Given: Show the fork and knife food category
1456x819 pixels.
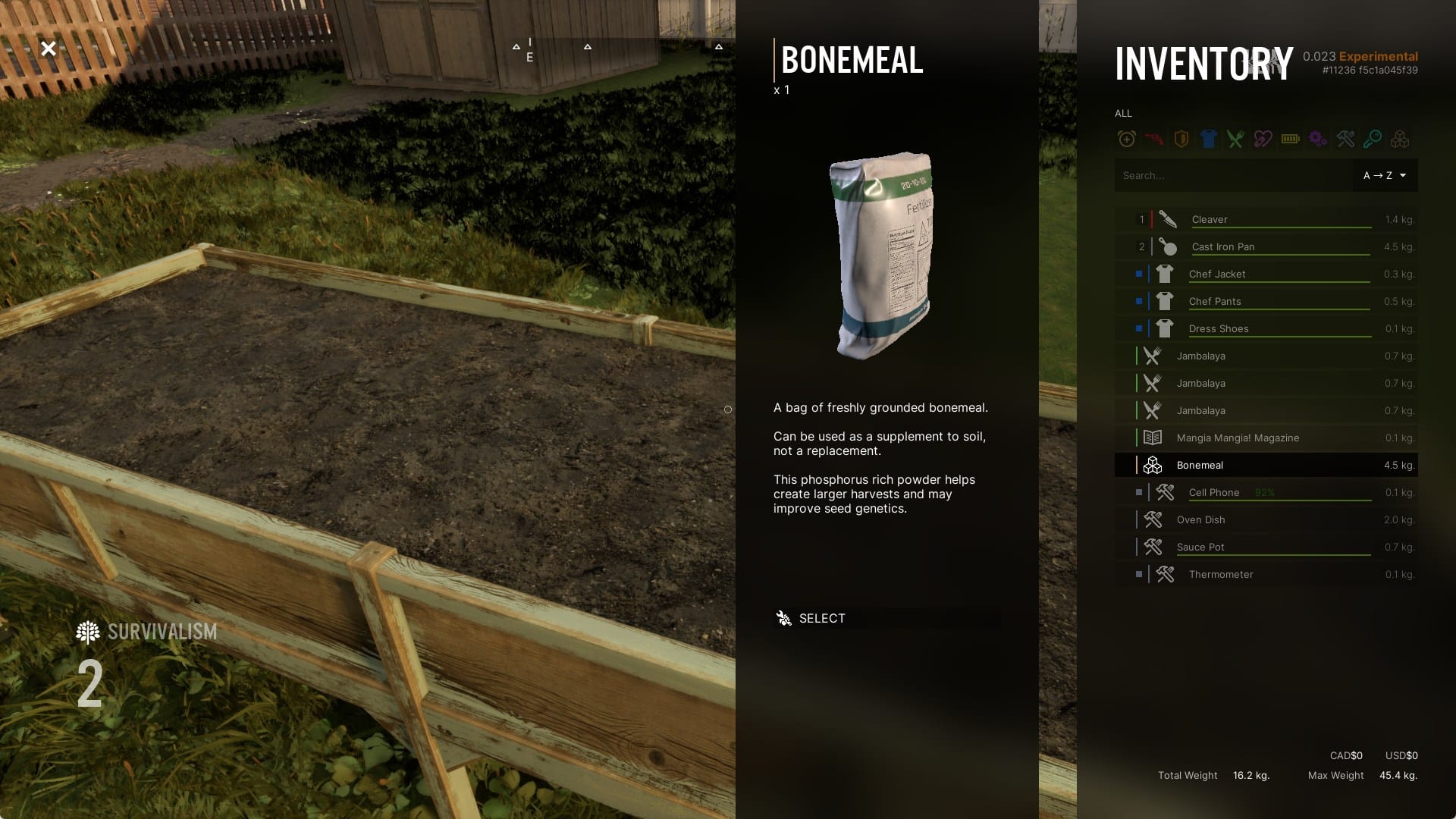Looking at the screenshot, I should tap(1235, 139).
